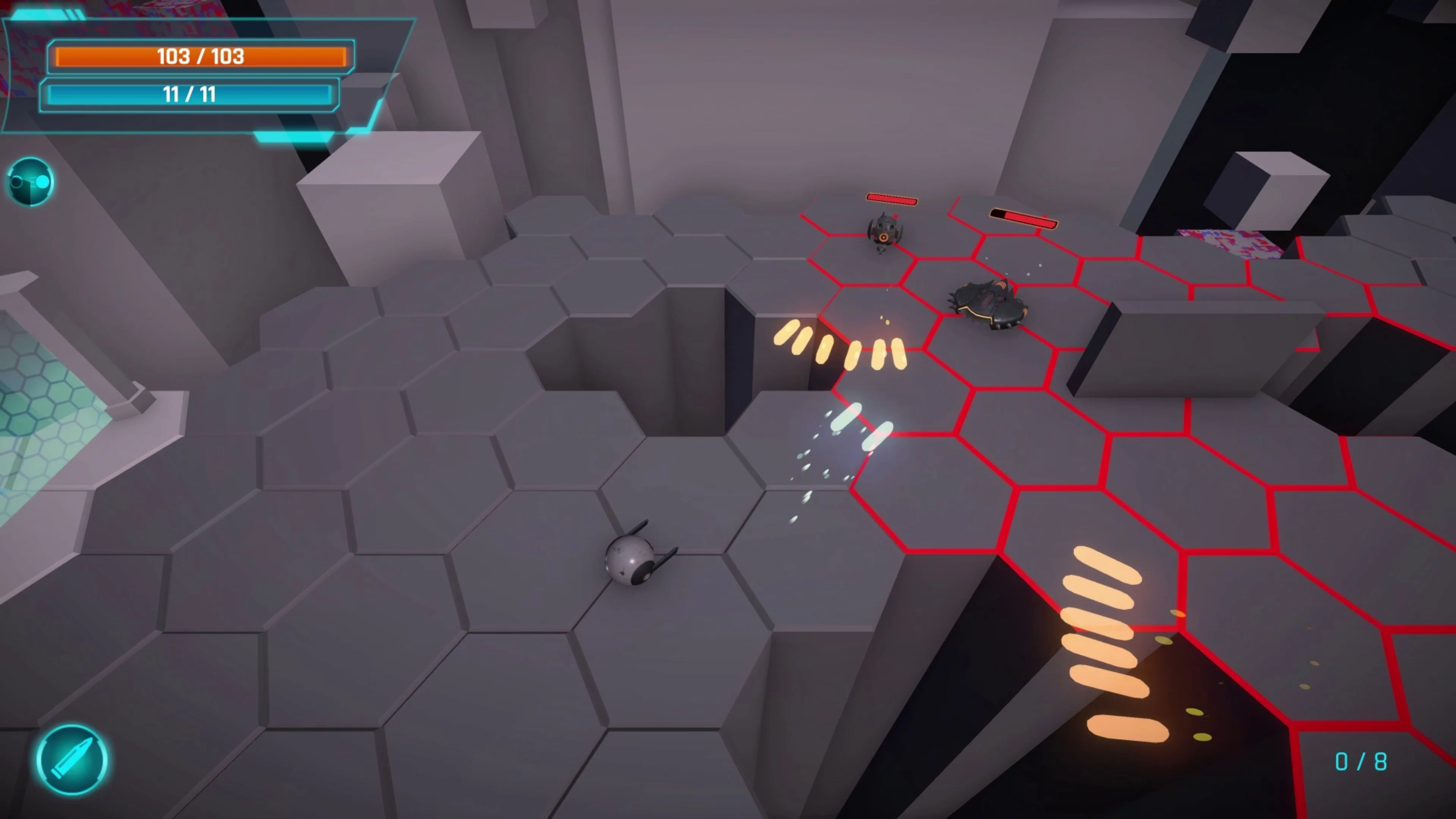Expand the orange 103/103 health readout
This screenshot has height=819, width=1456.
tap(200, 56)
